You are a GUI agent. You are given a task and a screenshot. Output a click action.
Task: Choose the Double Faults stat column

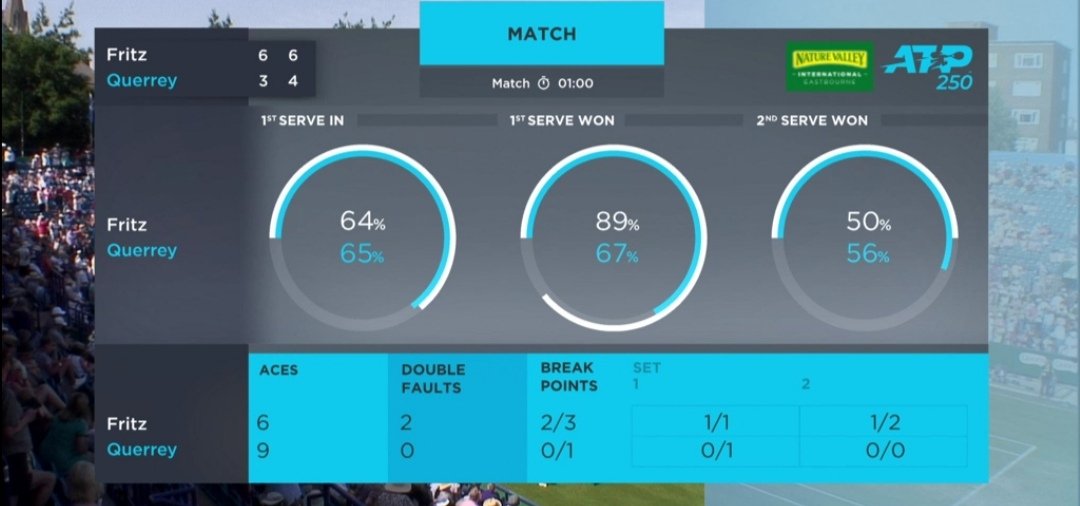pos(433,377)
